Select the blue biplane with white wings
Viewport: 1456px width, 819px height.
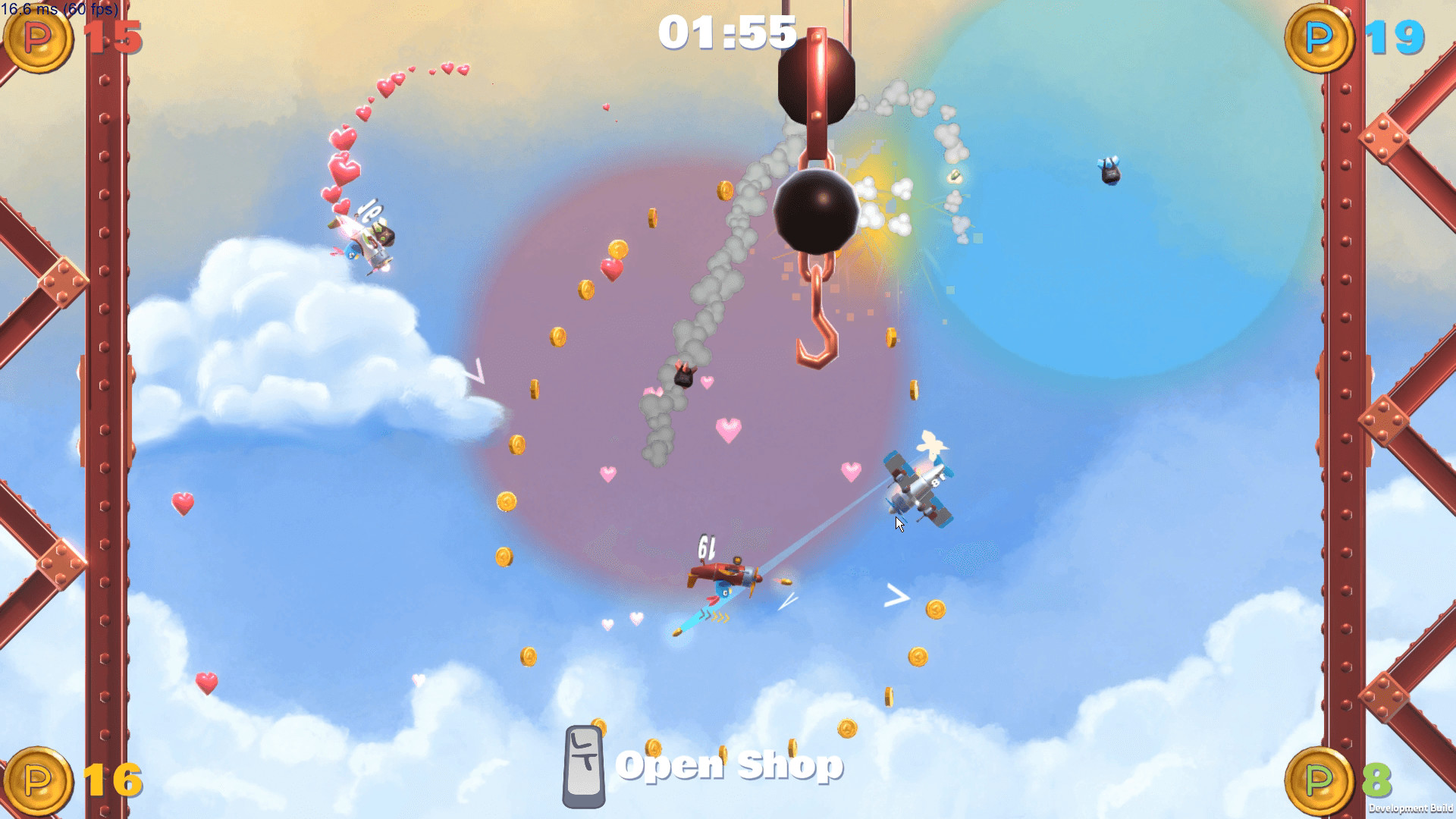click(x=918, y=485)
